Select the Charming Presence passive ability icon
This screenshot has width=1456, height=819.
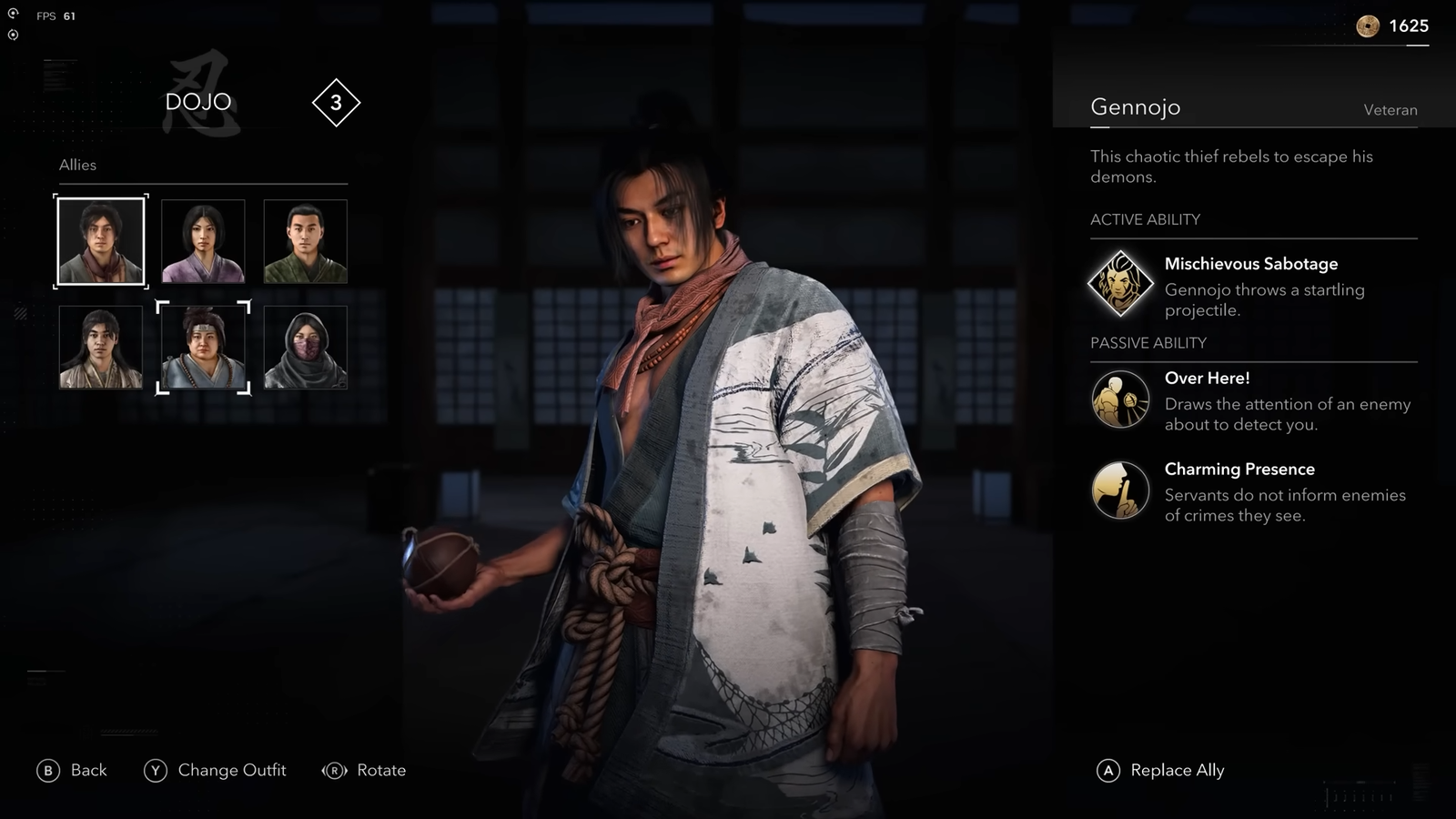click(x=1121, y=490)
